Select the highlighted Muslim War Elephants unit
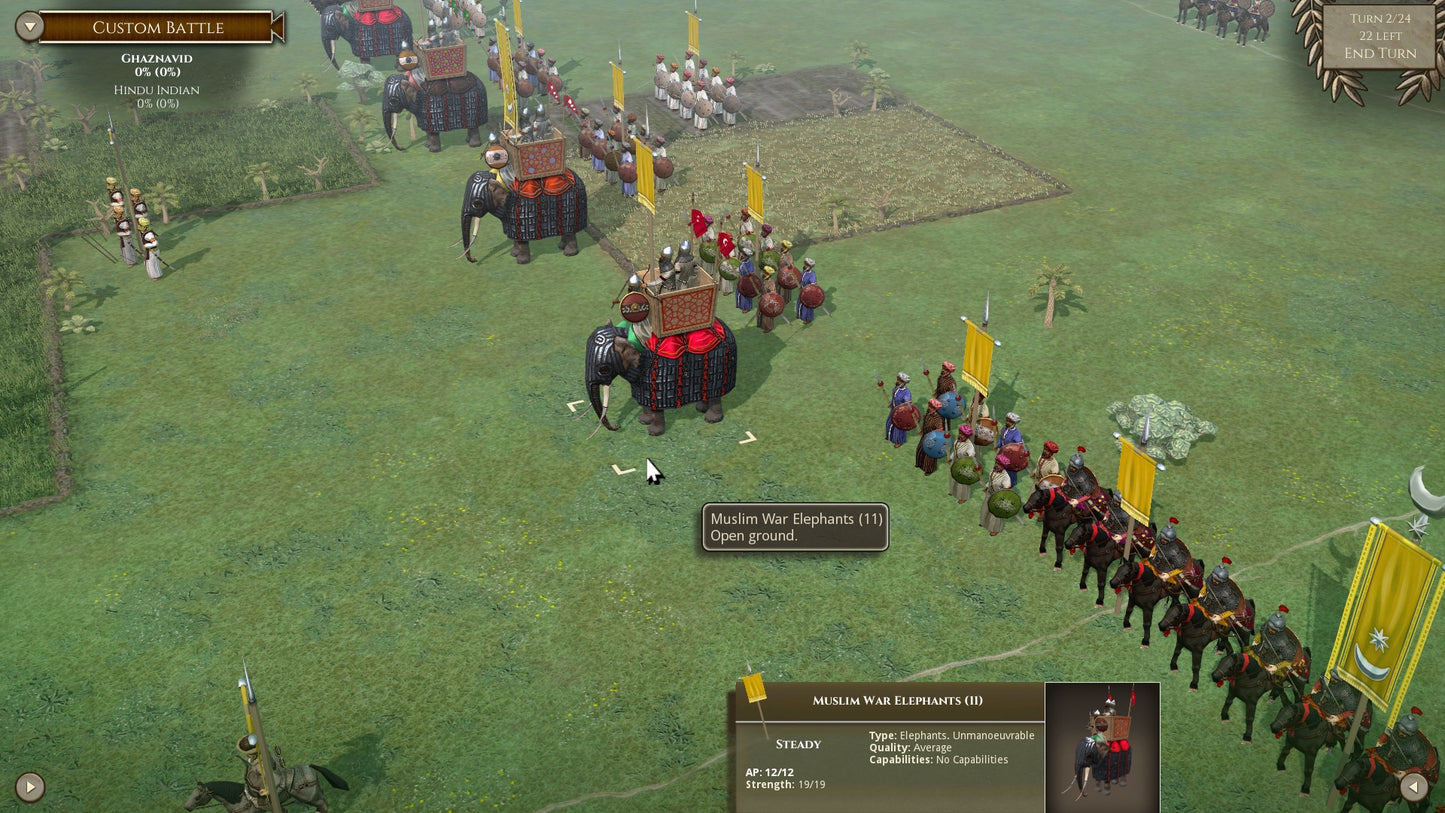Viewport: 1445px width, 813px height. (661, 365)
